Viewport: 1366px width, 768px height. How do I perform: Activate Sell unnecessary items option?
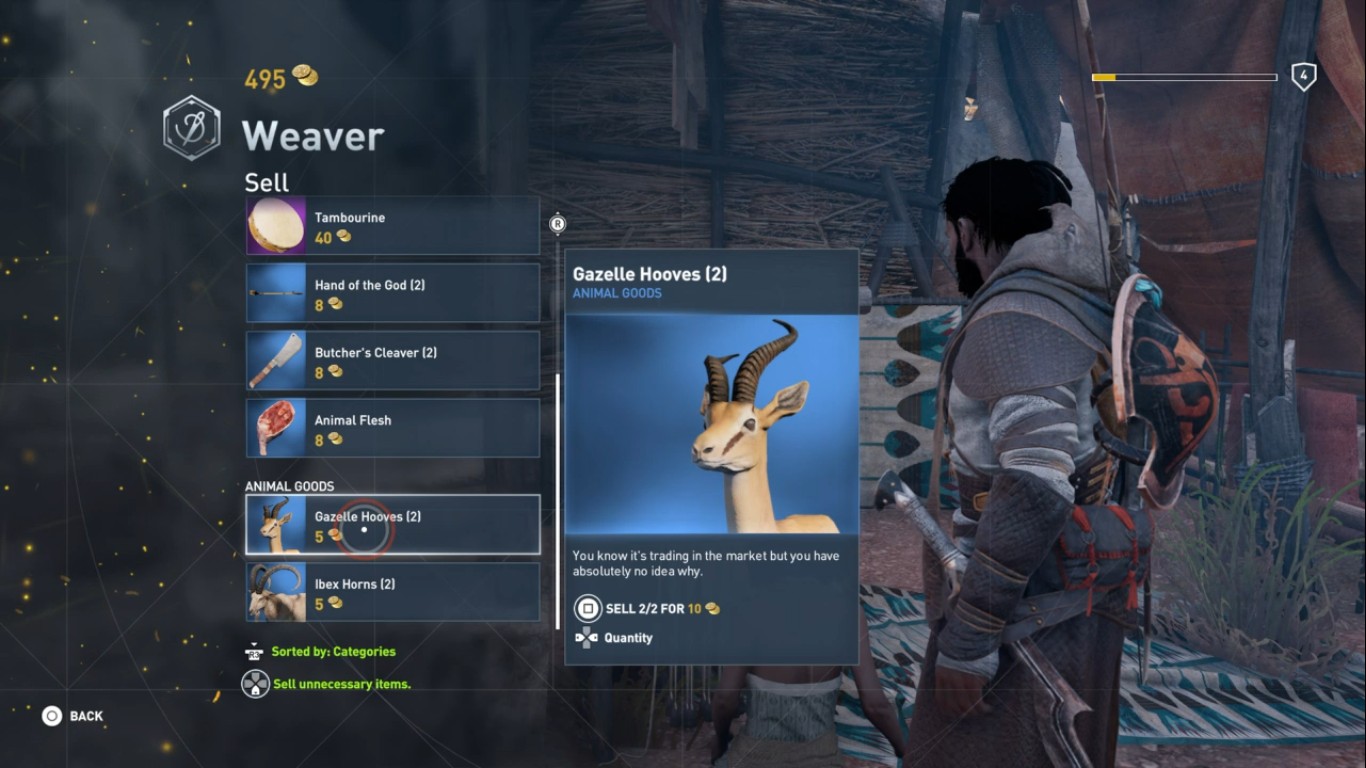coord(340,684)
